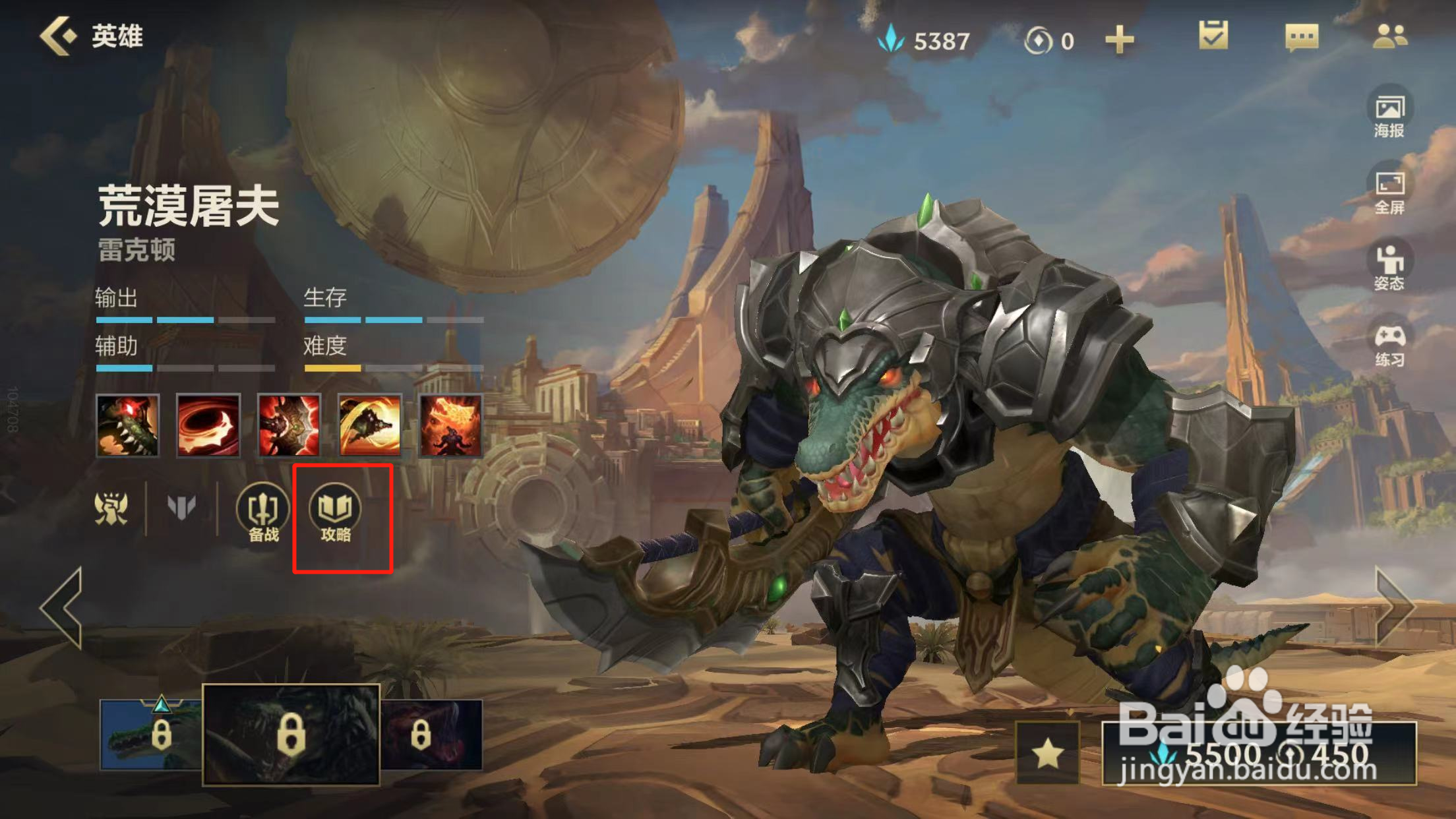Start 练习 practice mode
Screen dimensions: 1456x819
coord(1389,345)
